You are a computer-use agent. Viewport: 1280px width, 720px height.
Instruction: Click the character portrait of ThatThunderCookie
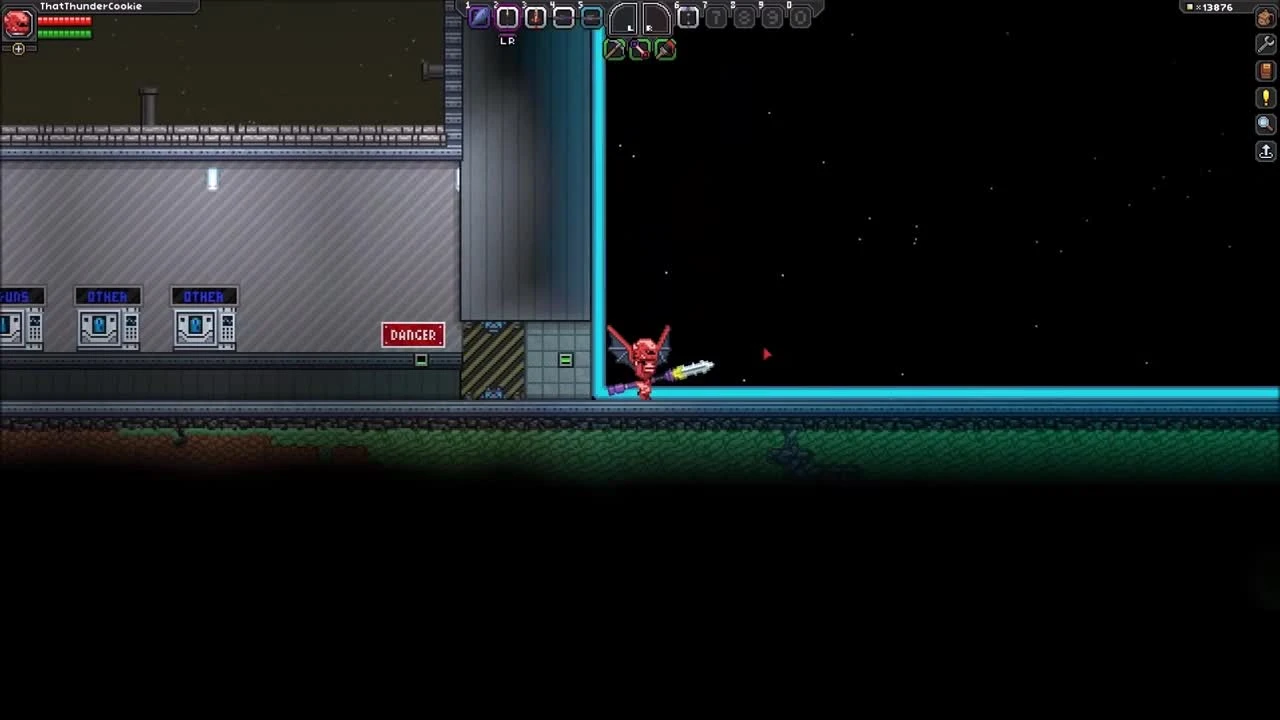[17, 24]
